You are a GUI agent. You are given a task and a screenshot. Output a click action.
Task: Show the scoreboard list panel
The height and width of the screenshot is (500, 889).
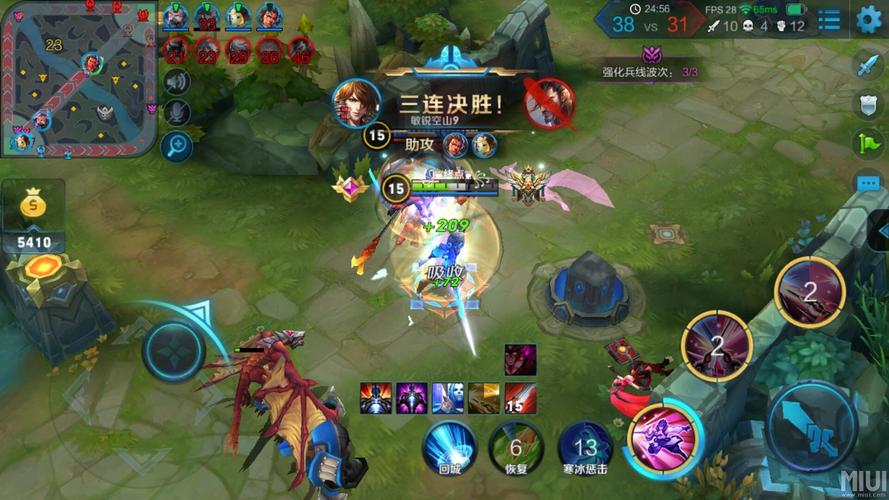829,19
